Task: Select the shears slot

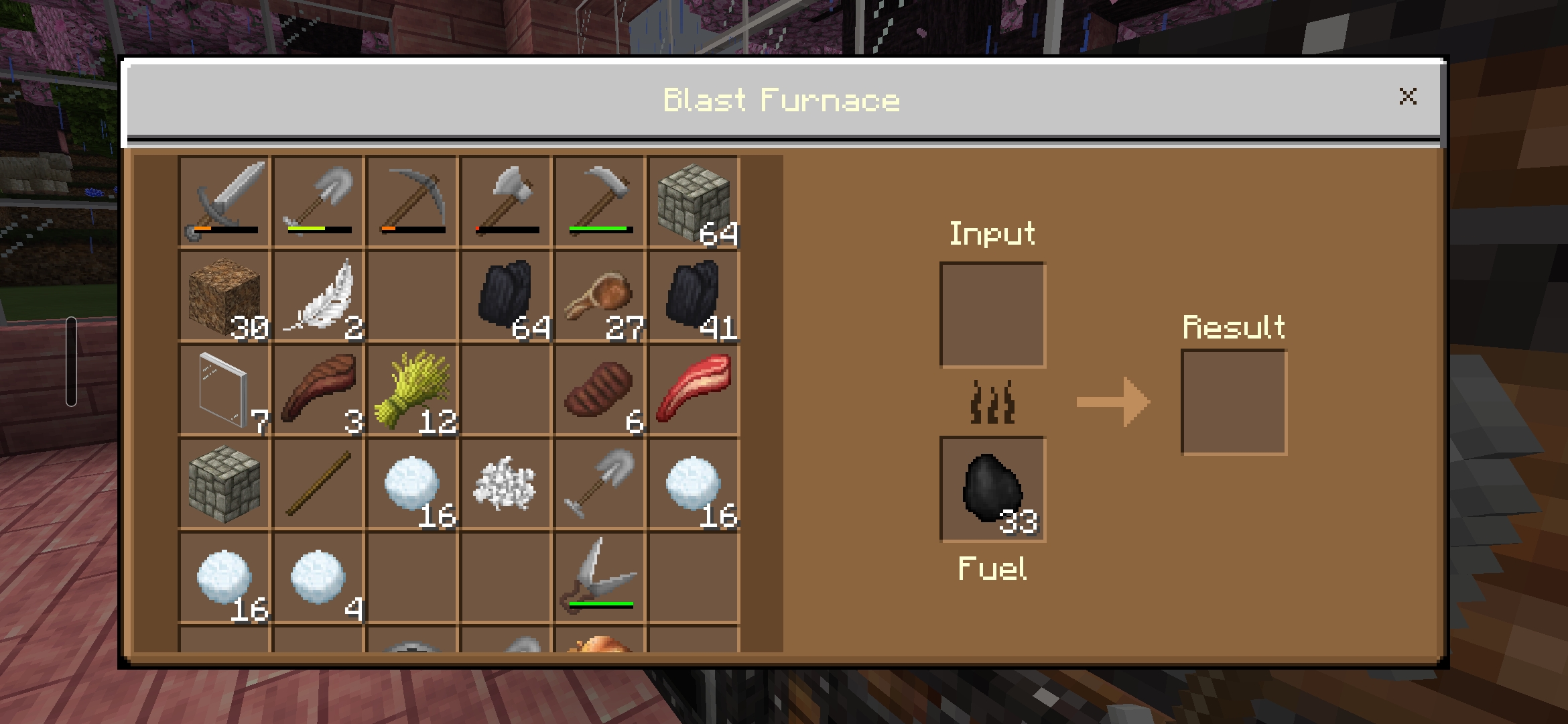Action: [x=600, y=577]
